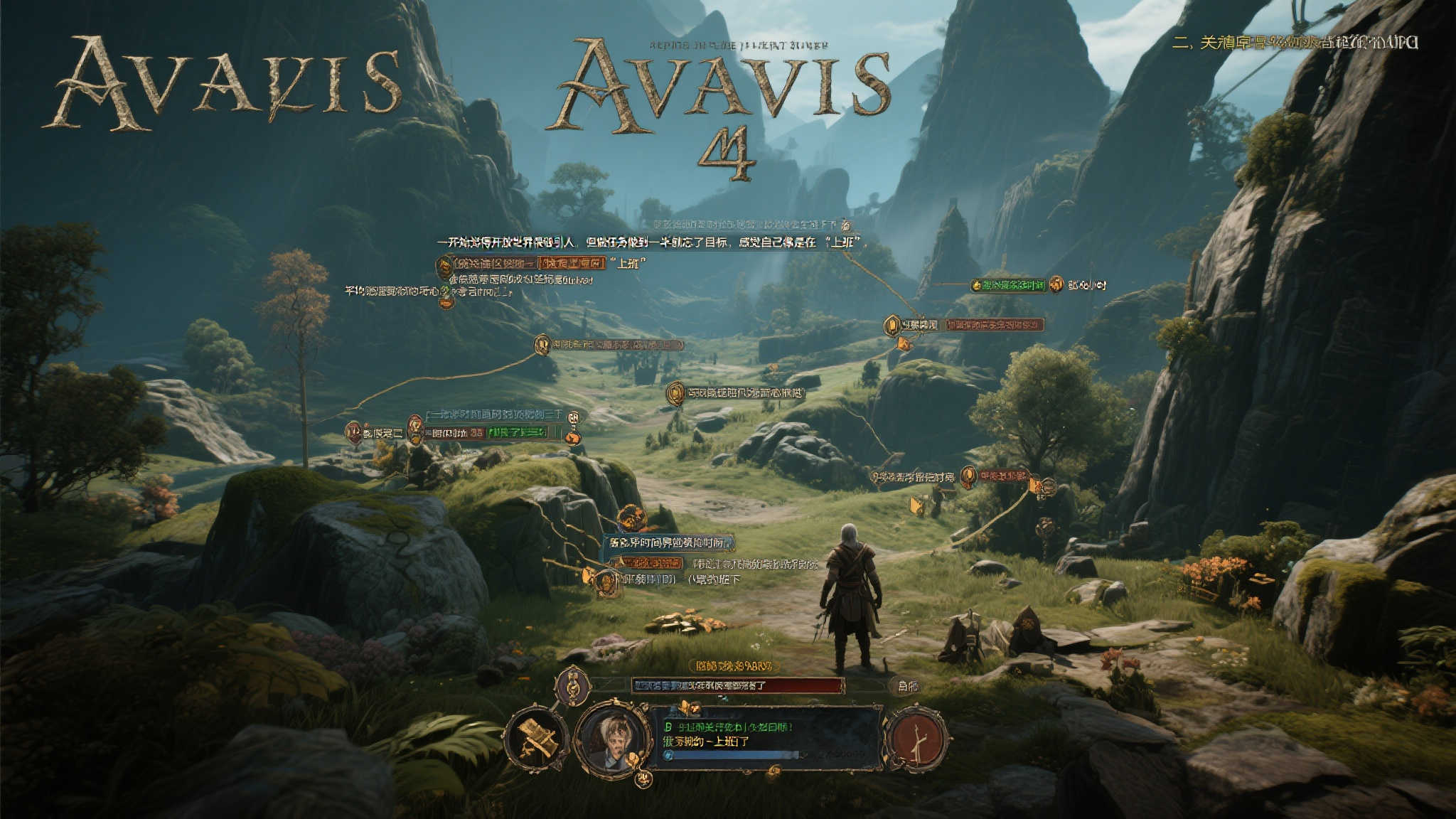This screenshot has height=819, width=1456.
Task: Select the green-labelled marker in the upper right
Action: point(1008,285)
